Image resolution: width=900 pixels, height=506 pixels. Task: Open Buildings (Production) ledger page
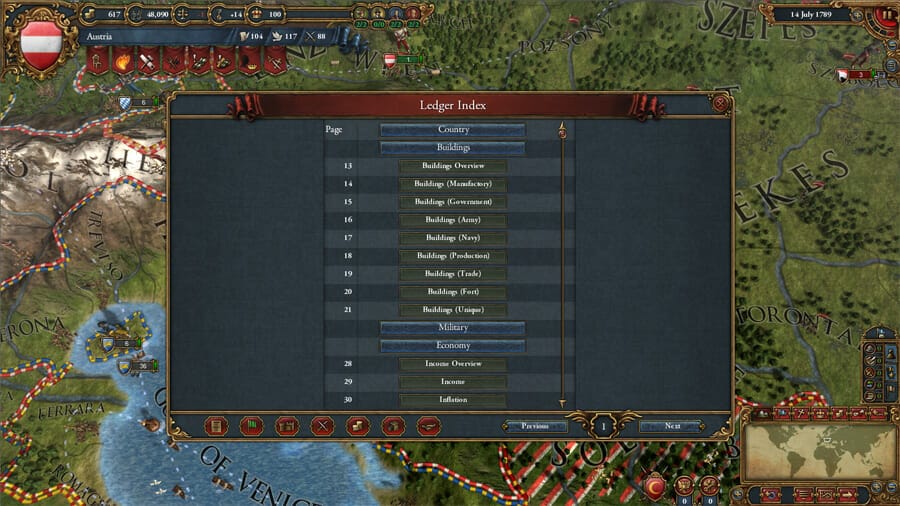453,256
